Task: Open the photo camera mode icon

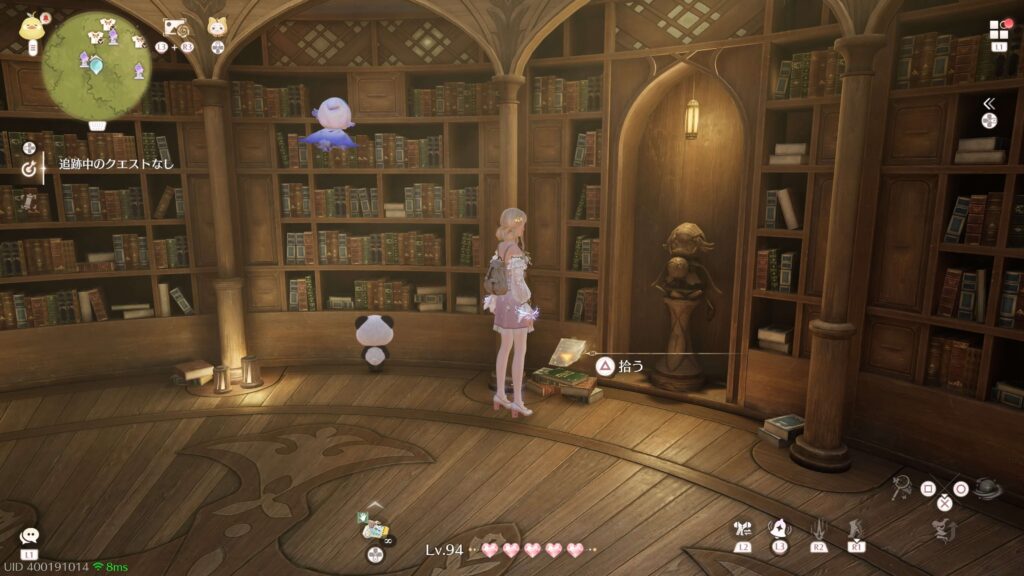Action: point(174,28)
